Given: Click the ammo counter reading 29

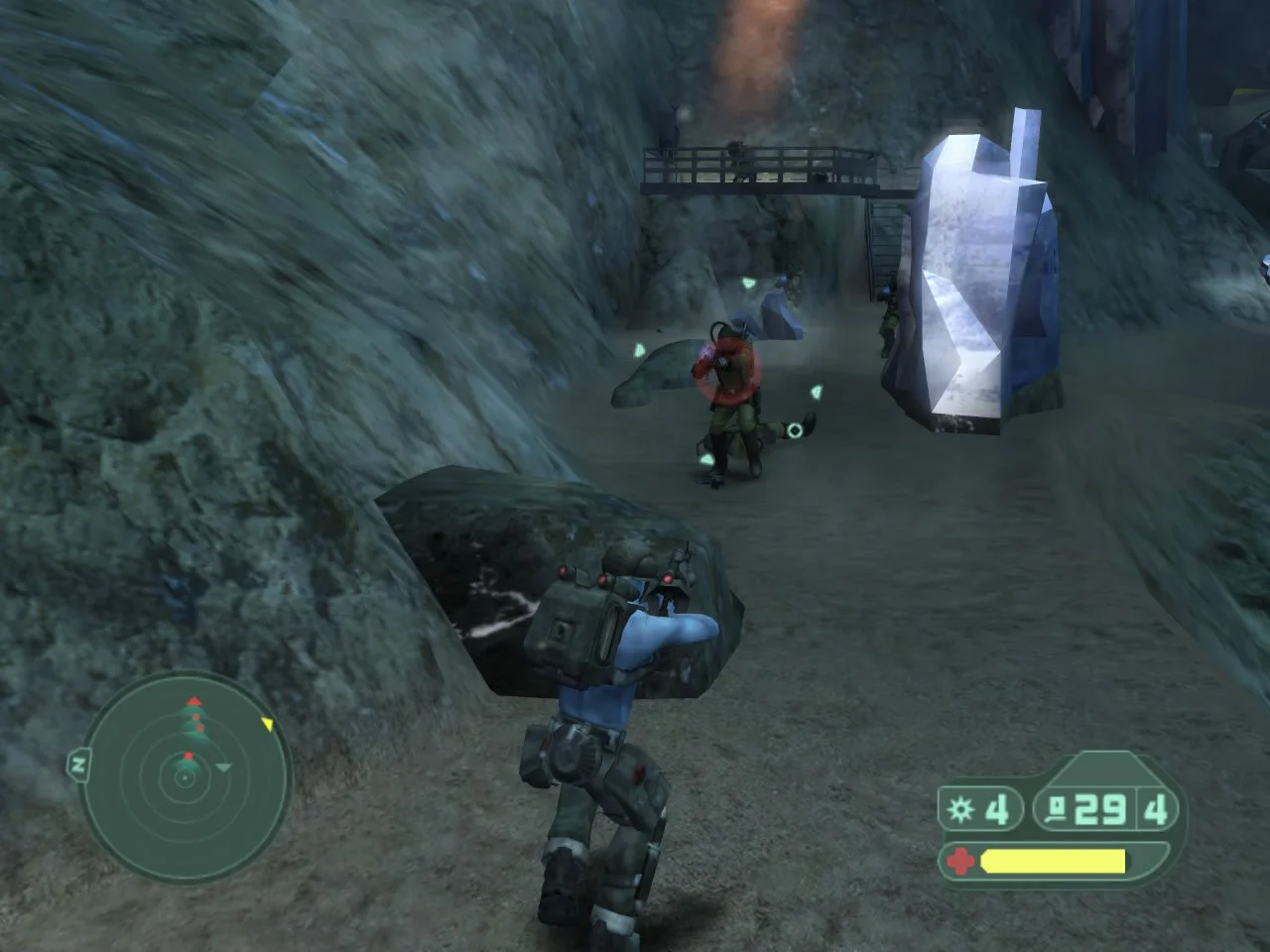Looking at the screenshot, I should pyautogui.click(x=1097, y=807).
